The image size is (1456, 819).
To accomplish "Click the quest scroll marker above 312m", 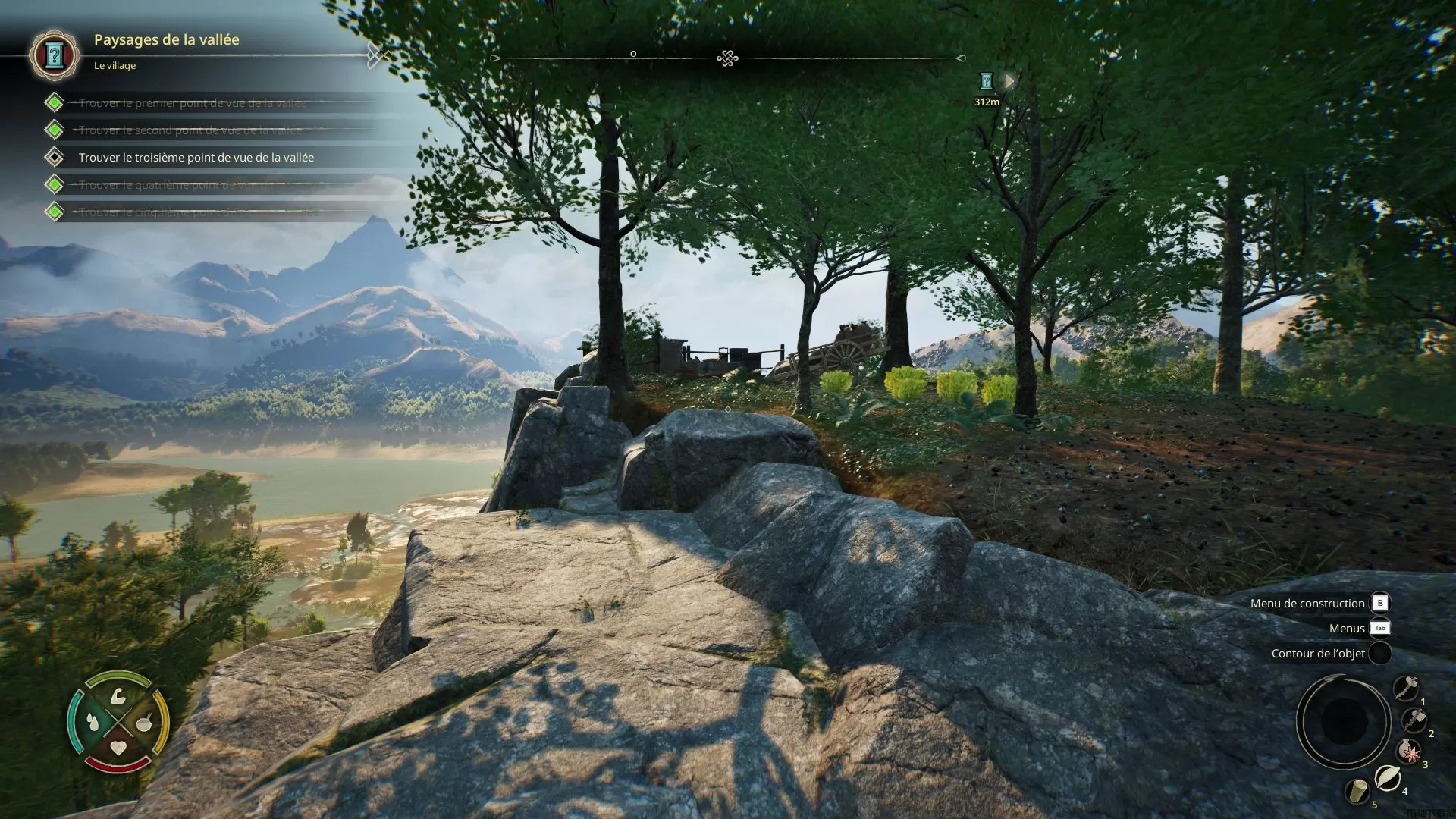I will coord(986,81).
